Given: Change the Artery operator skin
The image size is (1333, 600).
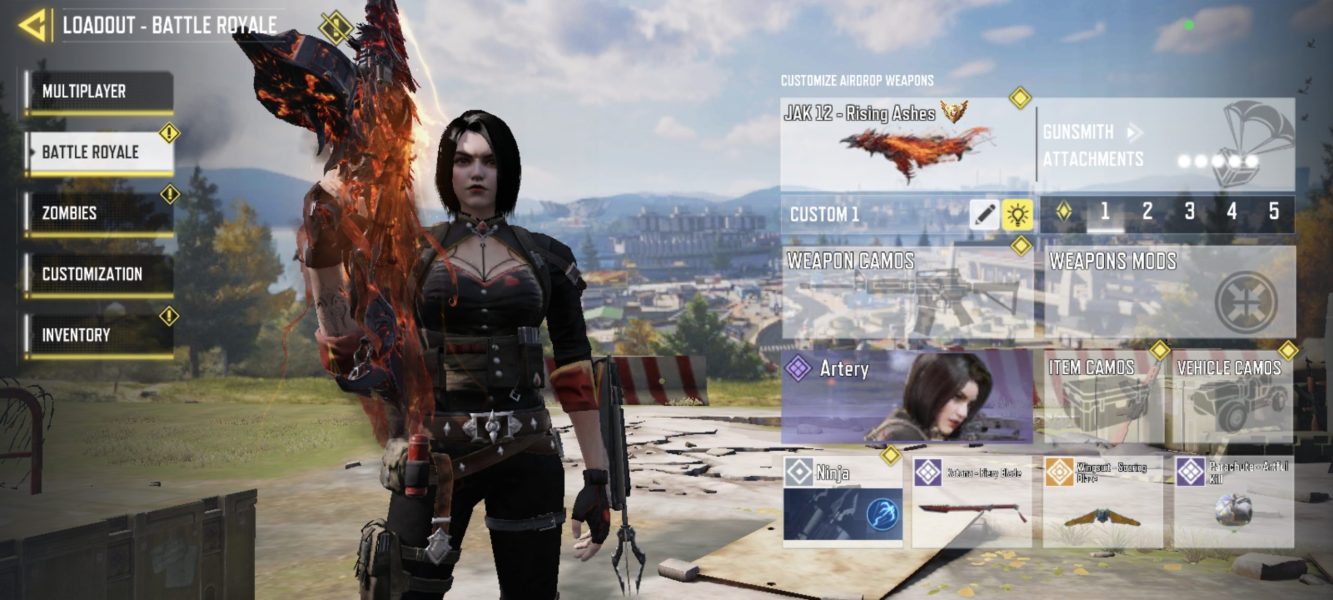Looking at the screenshot, I should coord(906,396).
